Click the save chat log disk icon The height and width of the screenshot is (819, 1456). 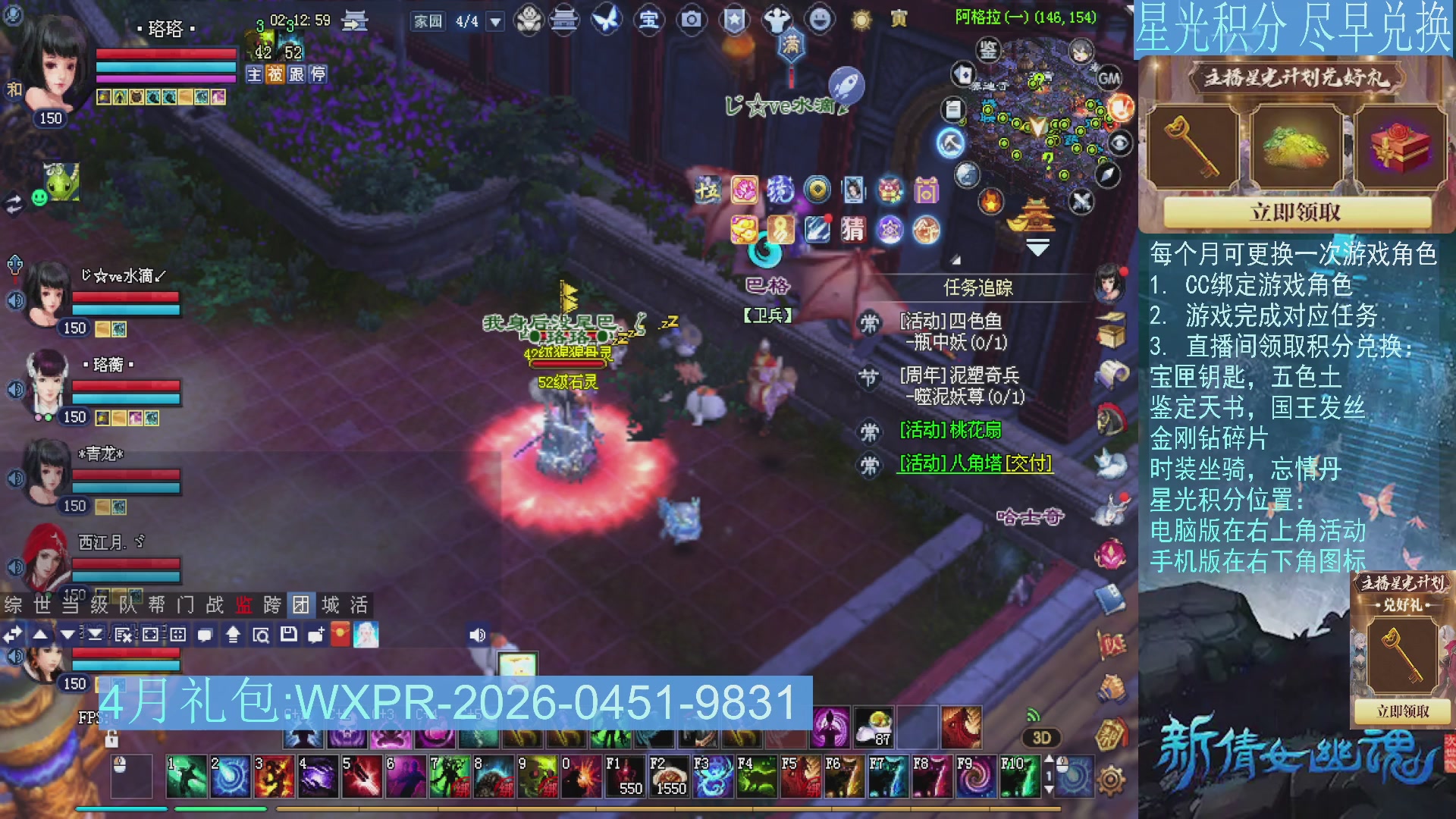pos(288,635)
